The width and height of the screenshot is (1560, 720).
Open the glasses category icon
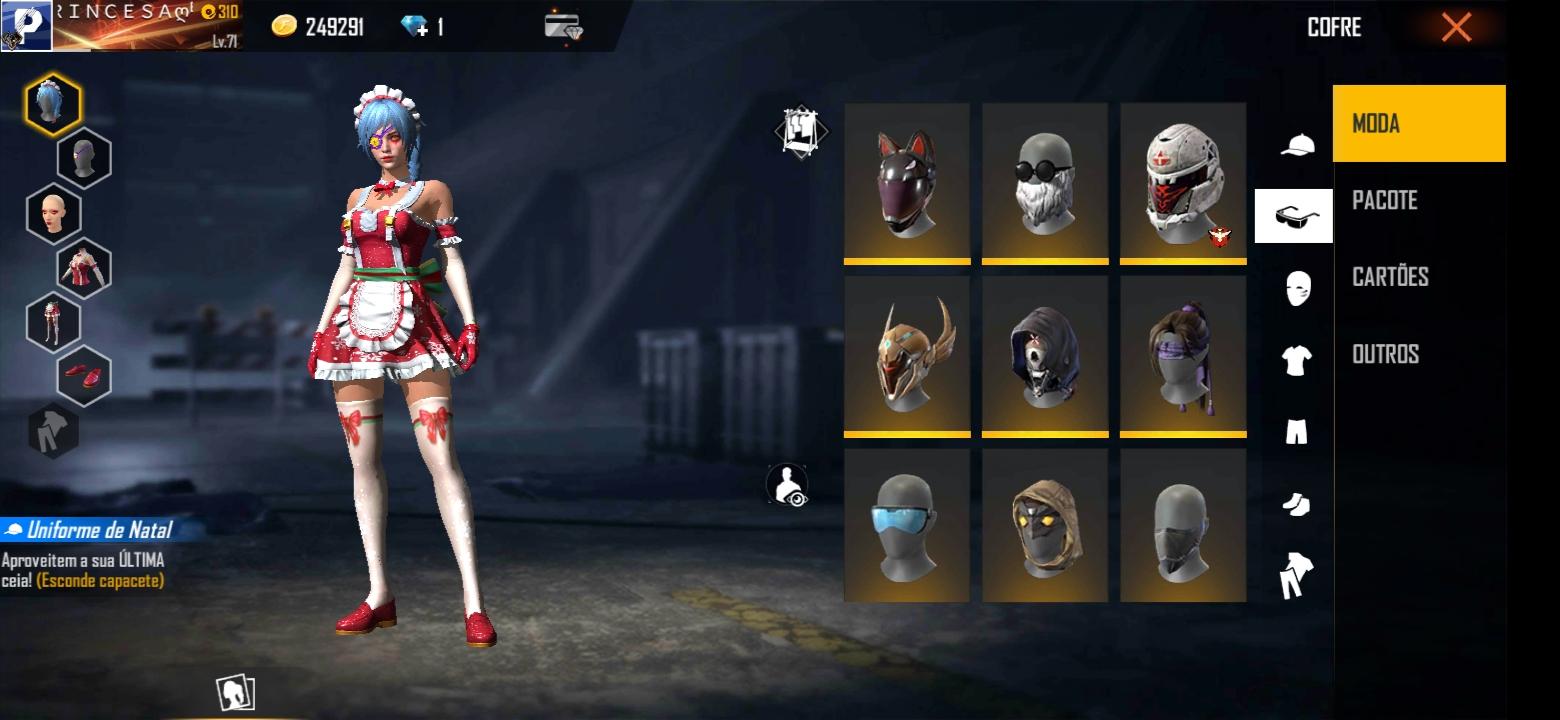[1295, 215]
